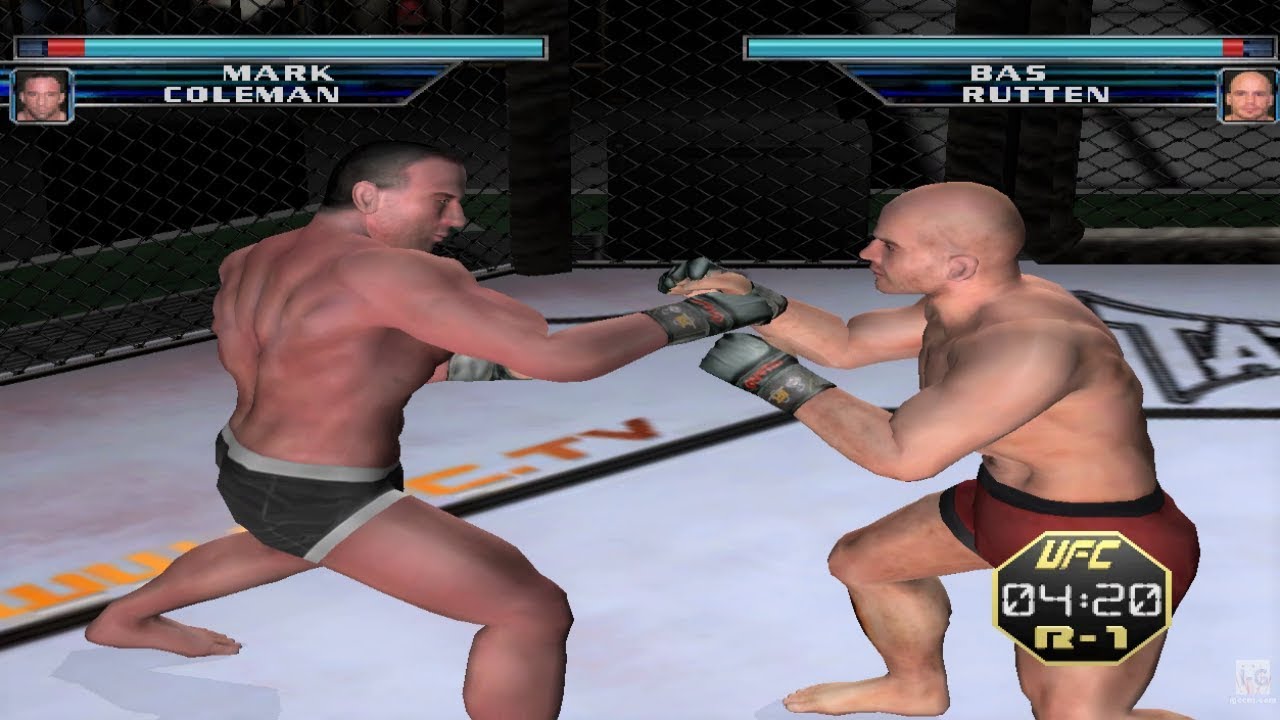Select Bas Rutten's fighter portrait
The width and height of the screenshot is (1280, 720).
coord(1249,95)
